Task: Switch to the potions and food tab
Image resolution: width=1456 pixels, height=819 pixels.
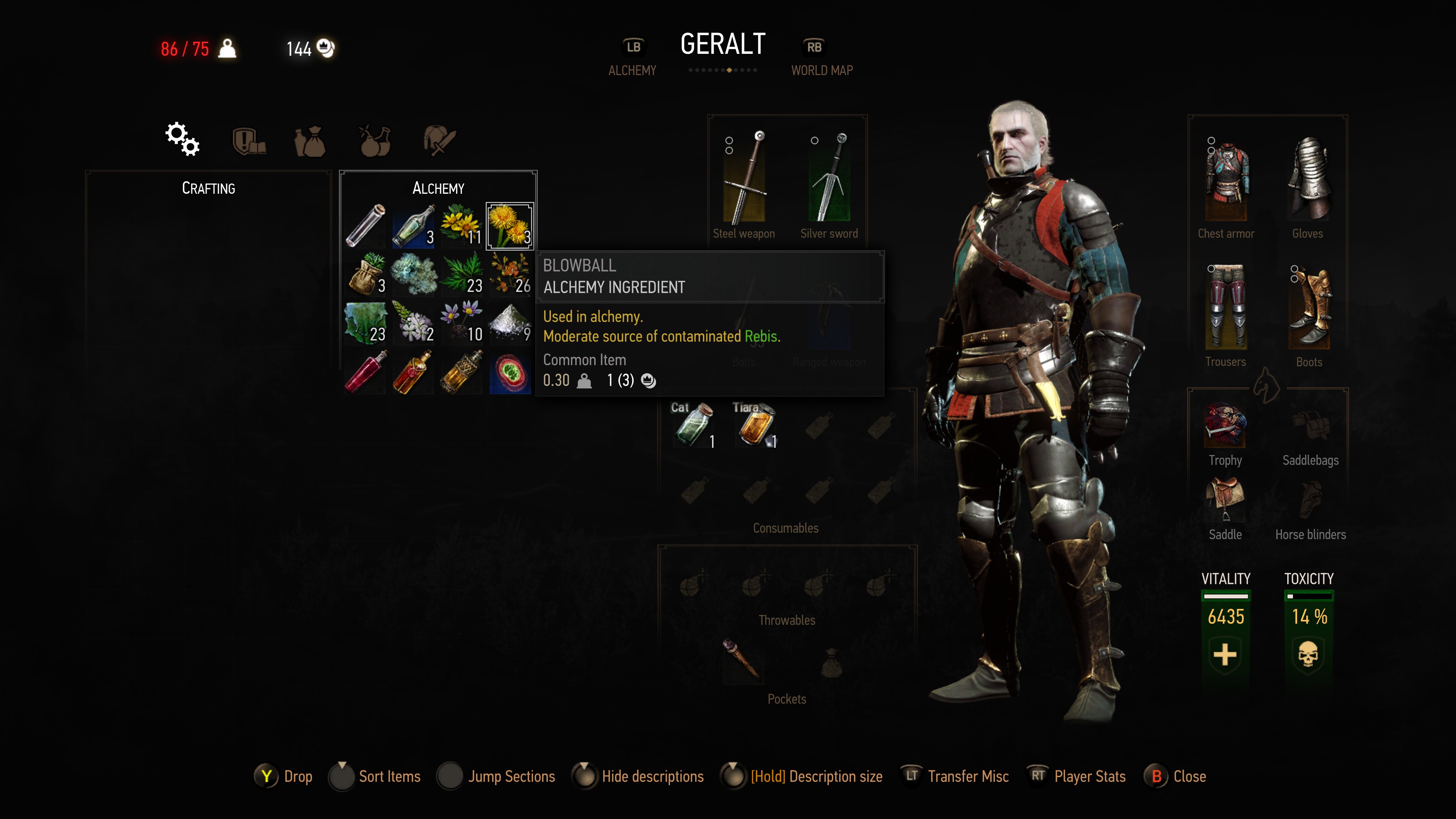Action: click(375, 140)
